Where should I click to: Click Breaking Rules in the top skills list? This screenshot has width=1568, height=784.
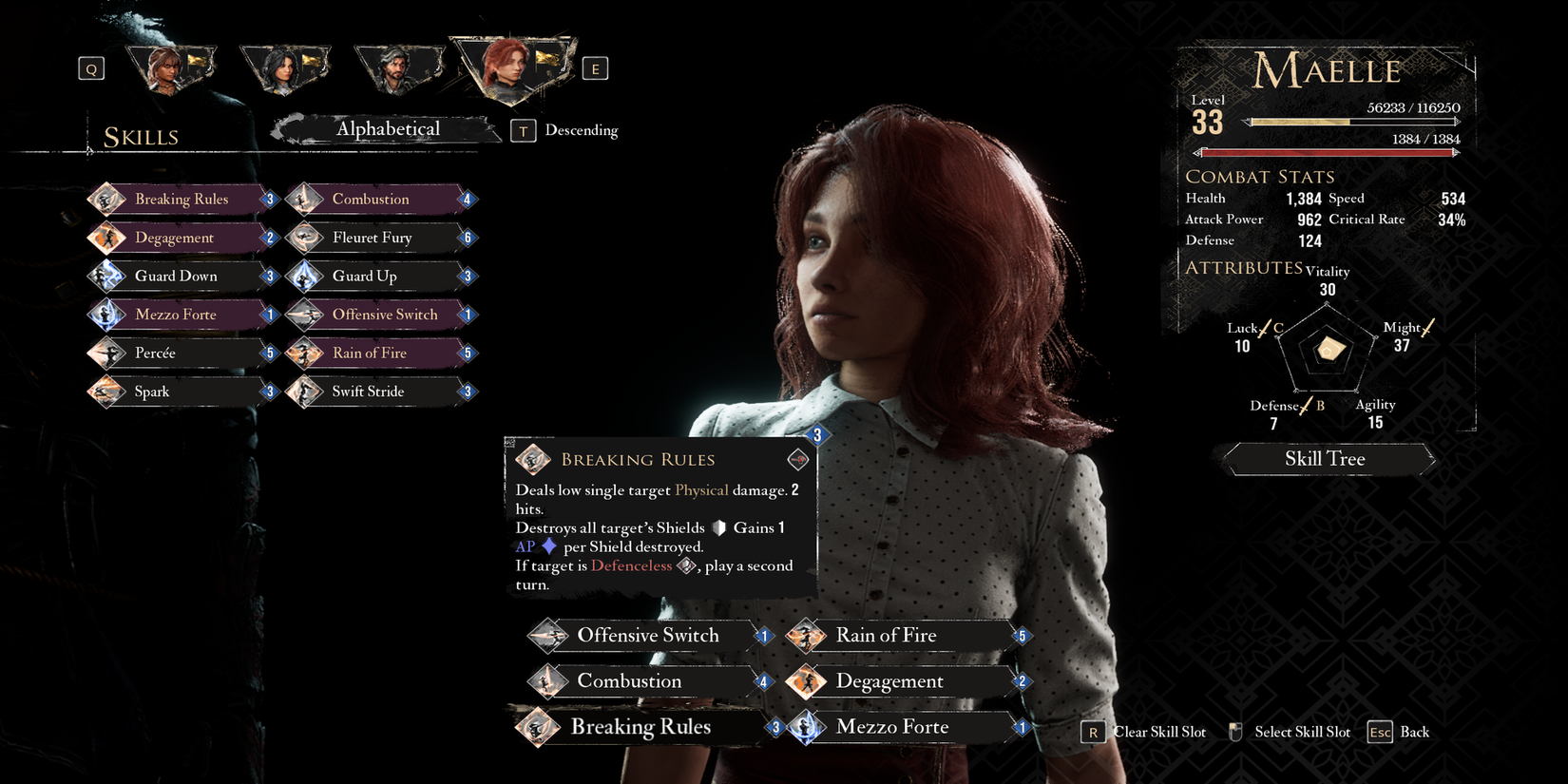click(181, 200)
